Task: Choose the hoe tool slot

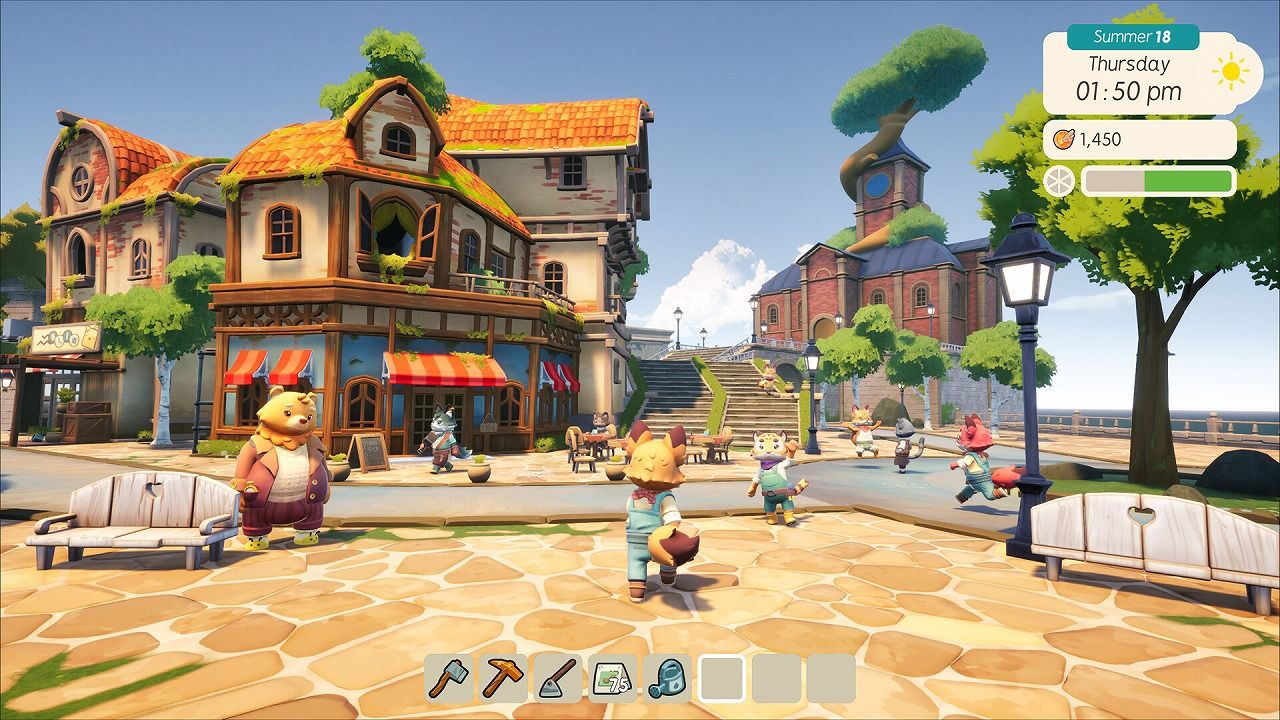Action: pyautogui.click(x=558, y=678)
